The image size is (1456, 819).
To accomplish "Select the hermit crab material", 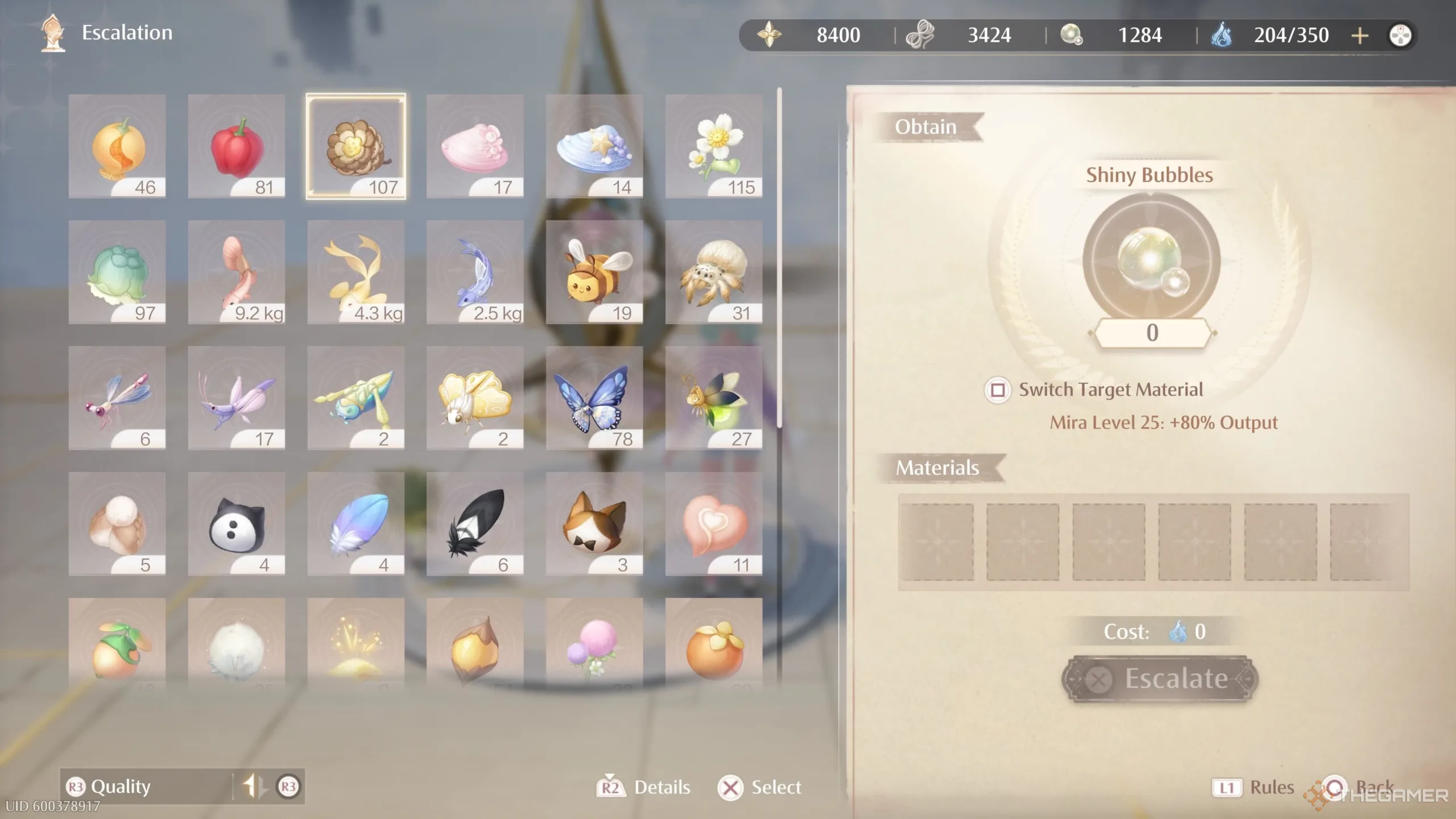I will tap(714, 272).
